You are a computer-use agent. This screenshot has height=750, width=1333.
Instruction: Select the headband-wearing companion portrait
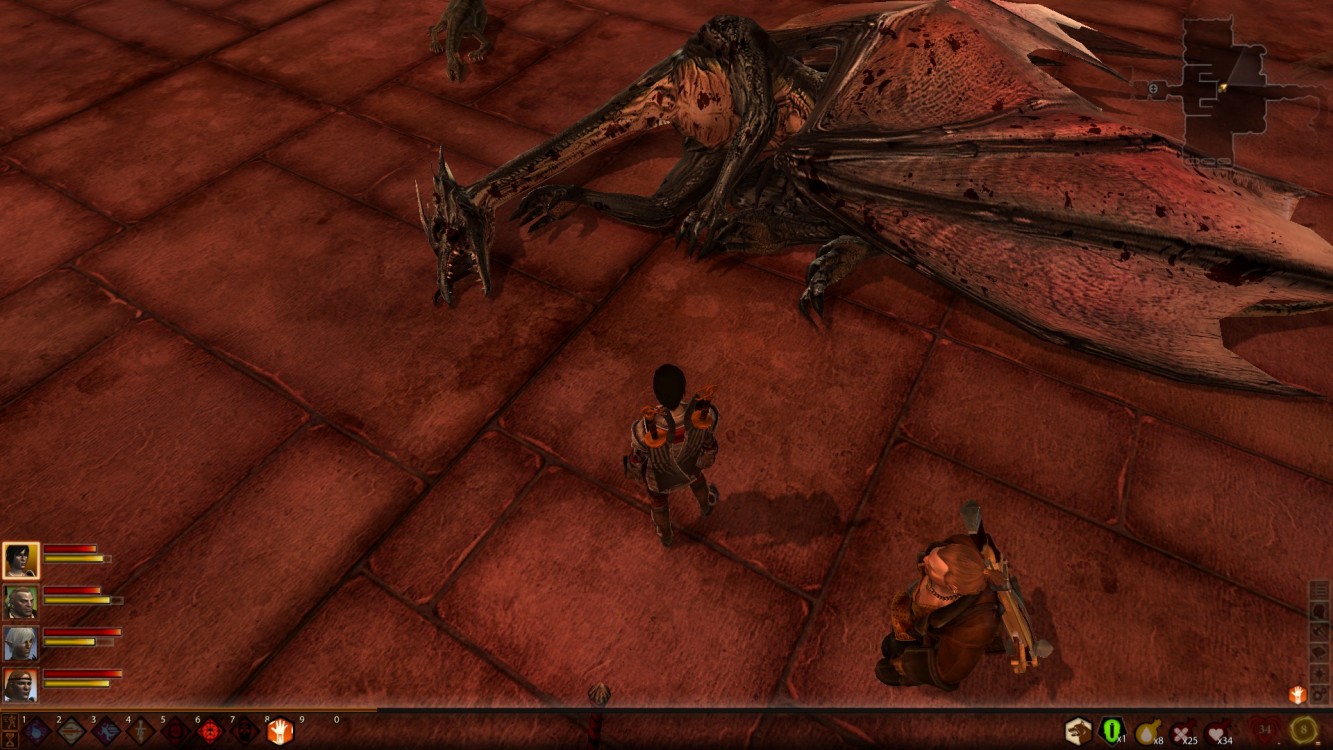(20, 684)
